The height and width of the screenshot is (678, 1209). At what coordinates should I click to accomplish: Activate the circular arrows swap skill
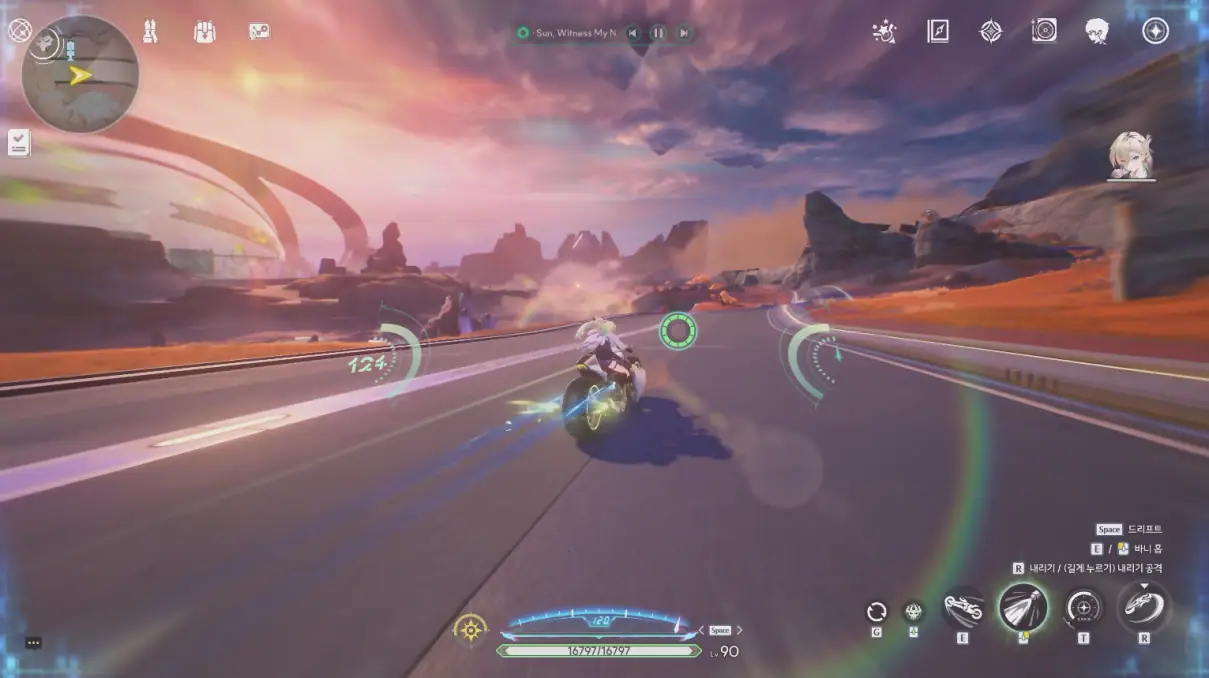(x=877, y=612)
